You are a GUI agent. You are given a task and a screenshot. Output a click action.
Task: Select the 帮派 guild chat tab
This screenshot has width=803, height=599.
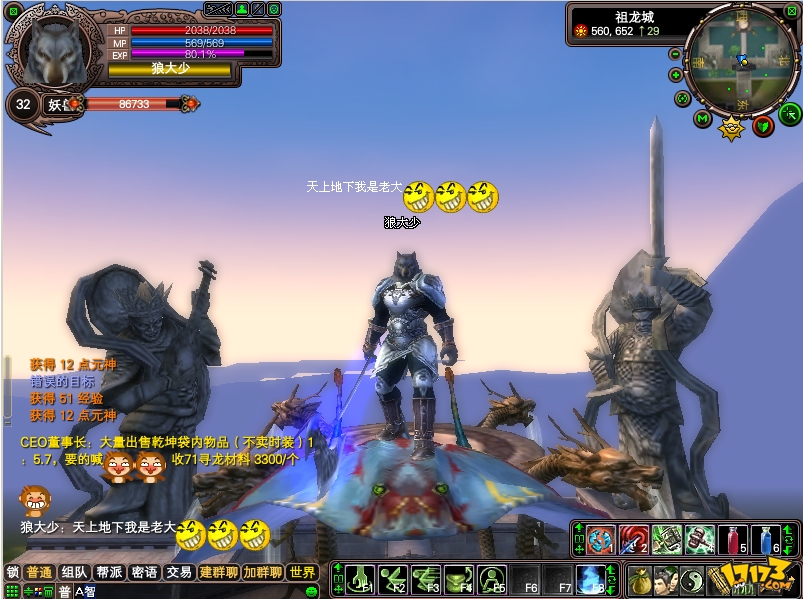tap(109, 573)
